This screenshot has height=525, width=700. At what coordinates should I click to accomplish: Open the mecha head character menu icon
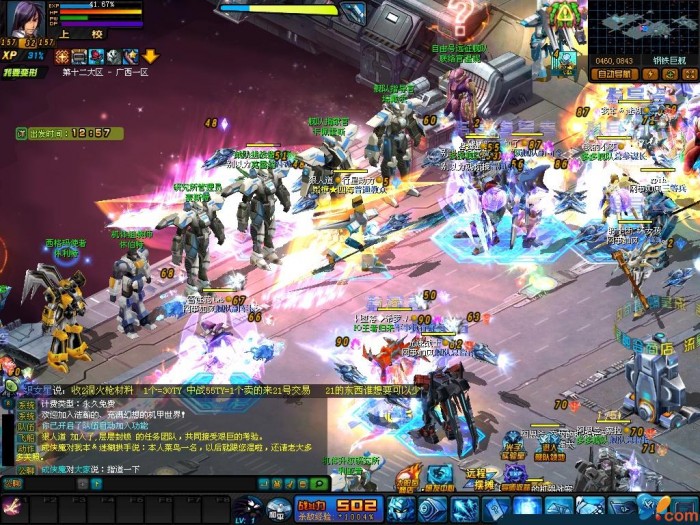pos(246,507)
